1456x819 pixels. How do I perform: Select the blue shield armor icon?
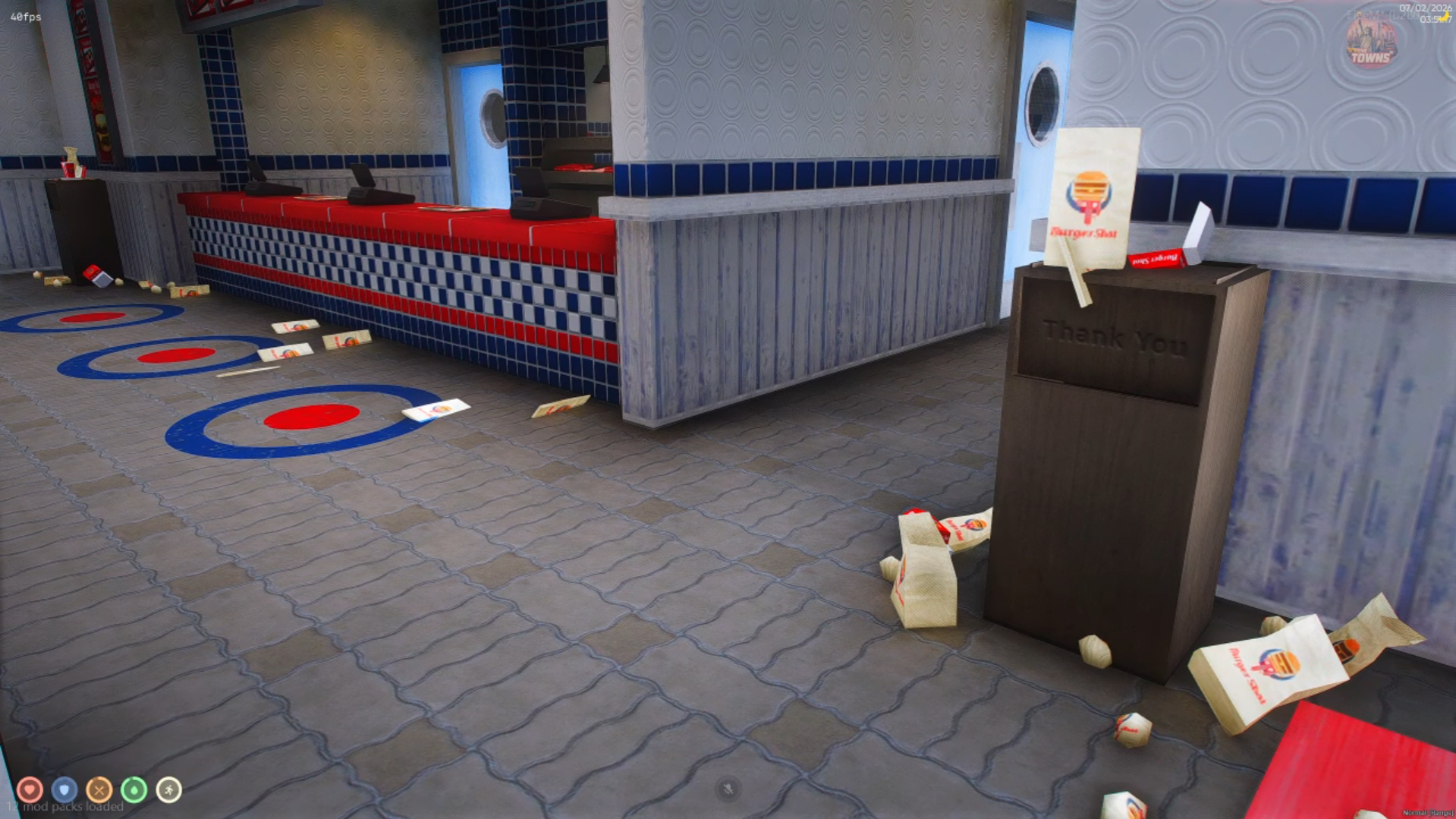pyautogui.click(x=62, y=789)
